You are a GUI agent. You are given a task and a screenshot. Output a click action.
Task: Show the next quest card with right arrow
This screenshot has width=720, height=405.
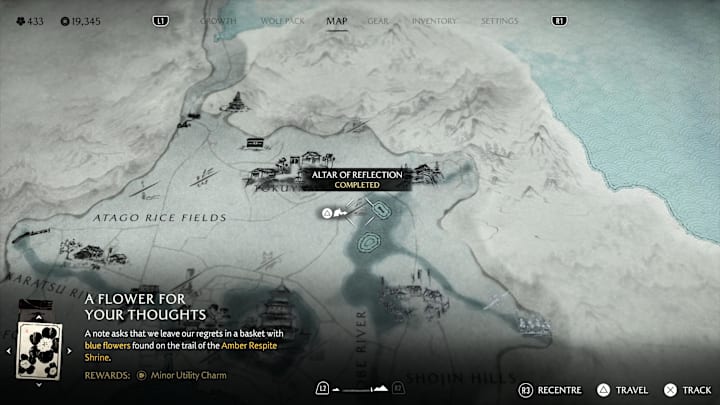click(70, 351)
